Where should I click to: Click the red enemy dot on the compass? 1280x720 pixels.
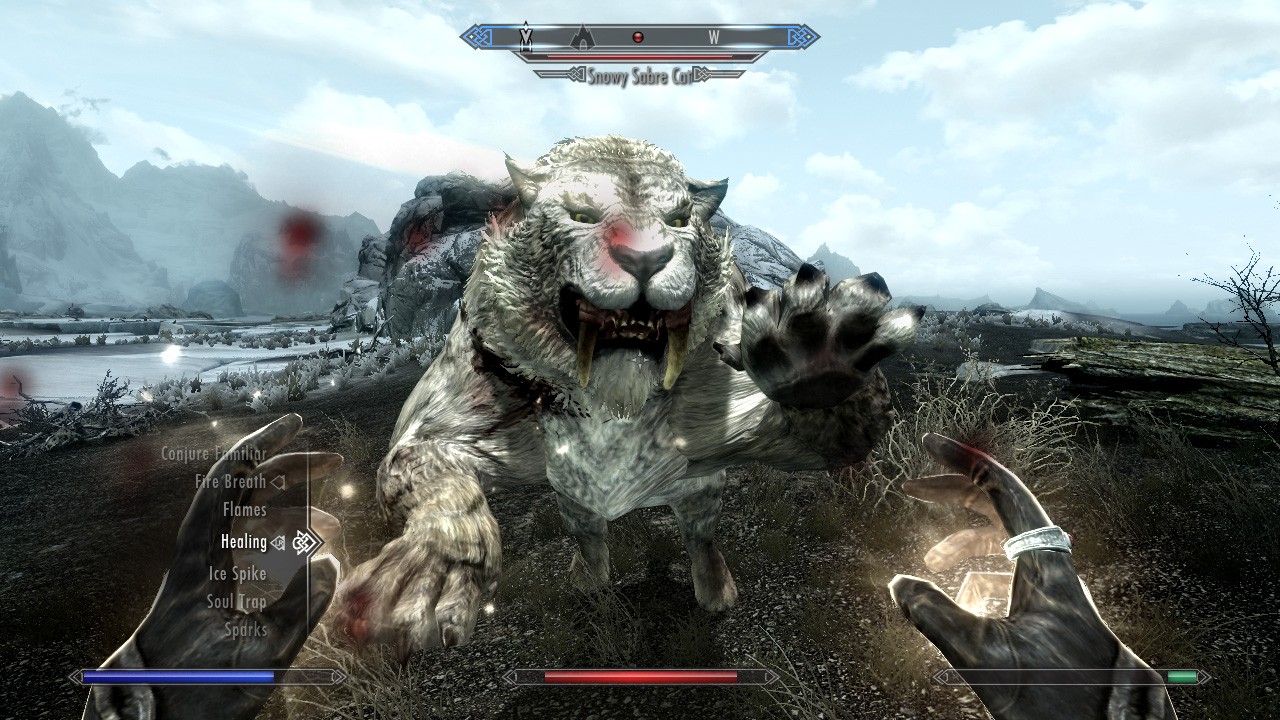point(638,36)
